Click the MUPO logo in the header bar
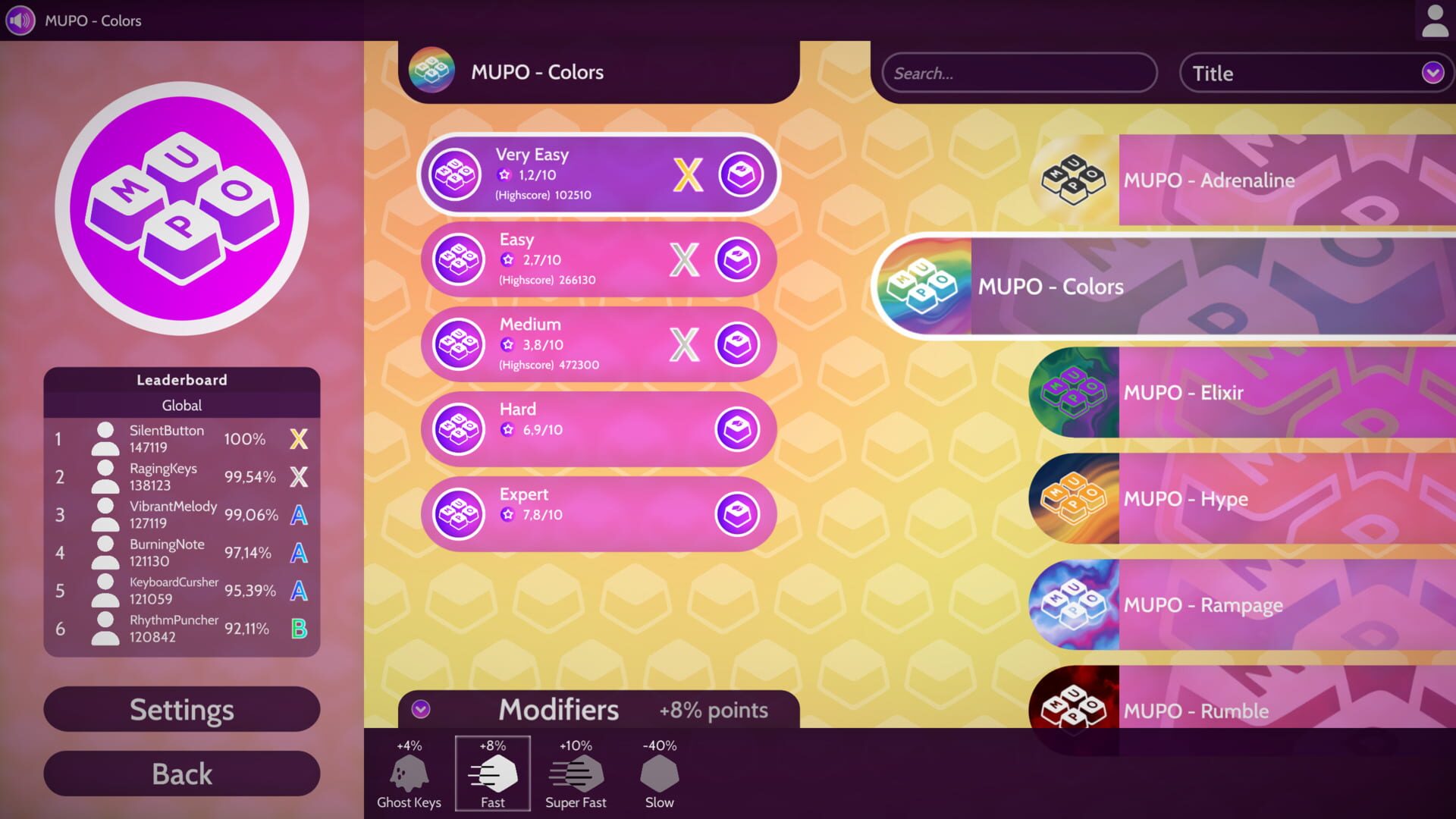This screenshot has height=819, width=1456. click(433, 72)
